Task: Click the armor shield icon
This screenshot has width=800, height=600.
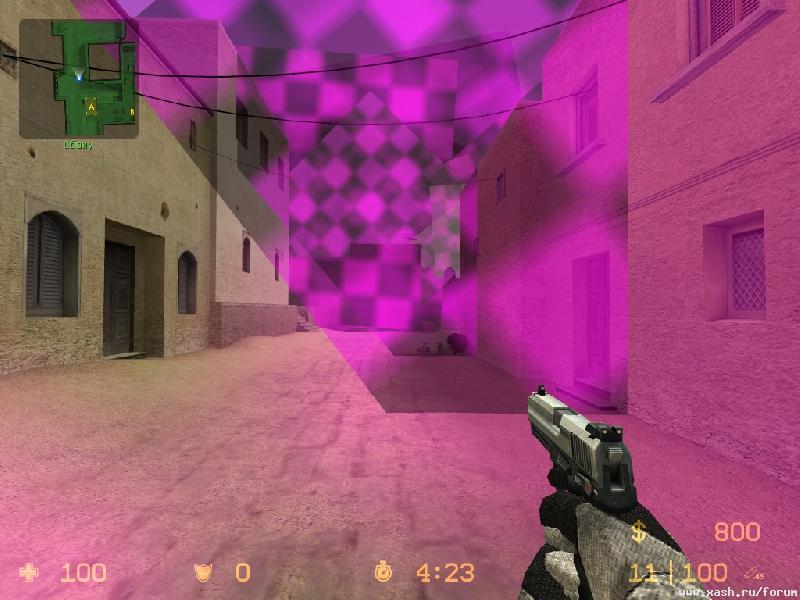Action: [x=203, y=573]
